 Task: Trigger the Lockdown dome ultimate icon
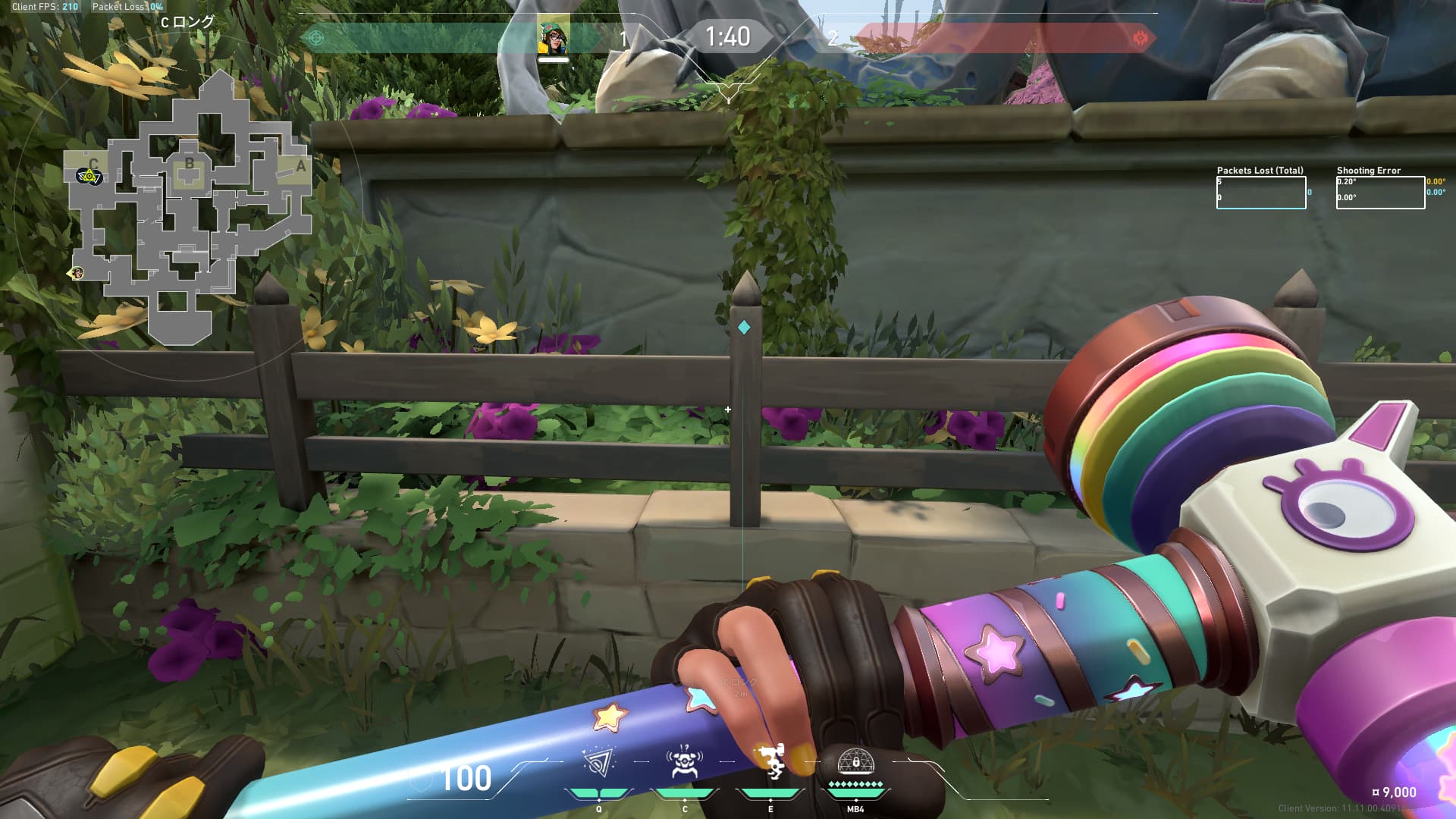pyautogui.click(x=855, y=761)
